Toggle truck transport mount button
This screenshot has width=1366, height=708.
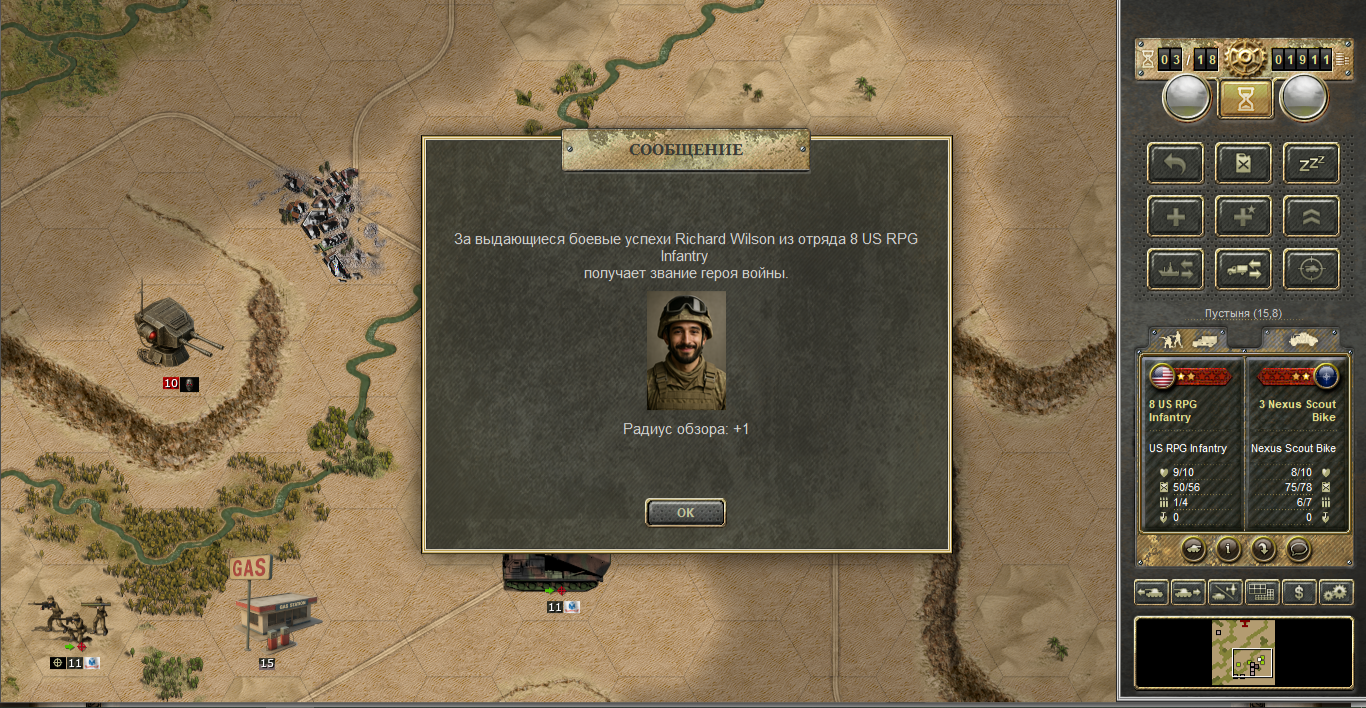tap(1243, 268)
